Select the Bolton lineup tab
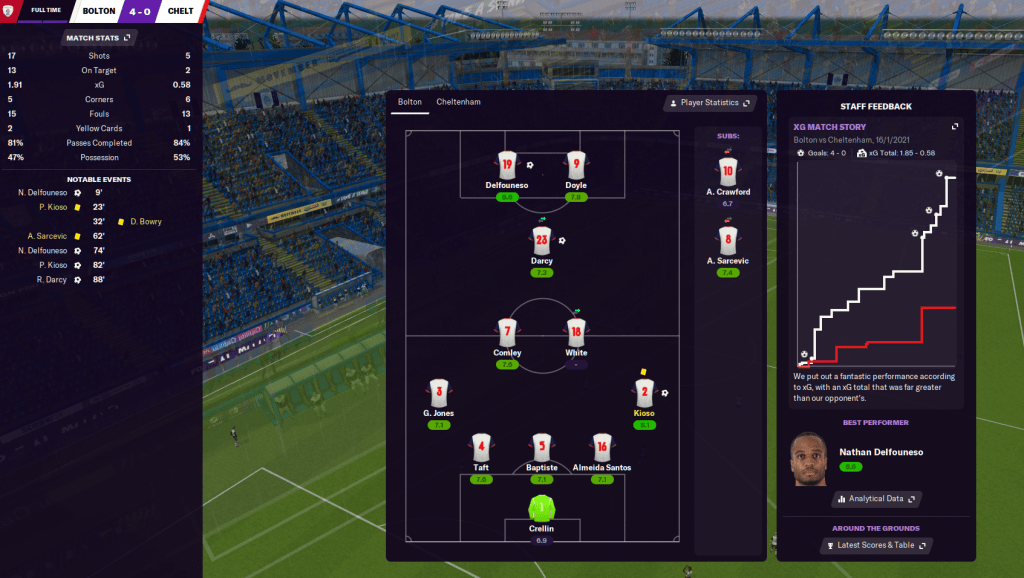1024x578 pixels. [x=410, y=102]
